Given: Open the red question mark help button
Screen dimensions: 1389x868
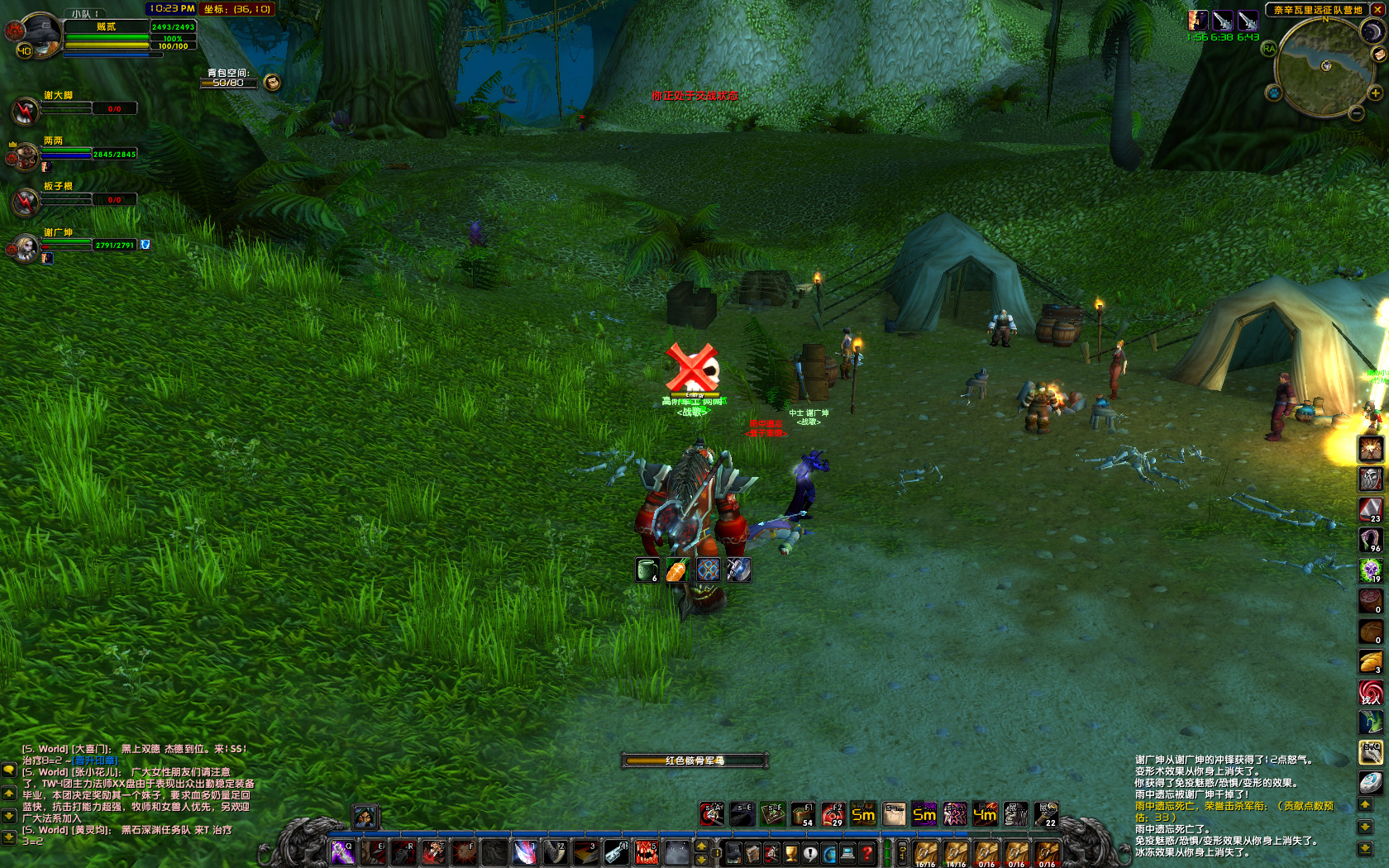Looking at the screenshot, I should pos(866,853).
